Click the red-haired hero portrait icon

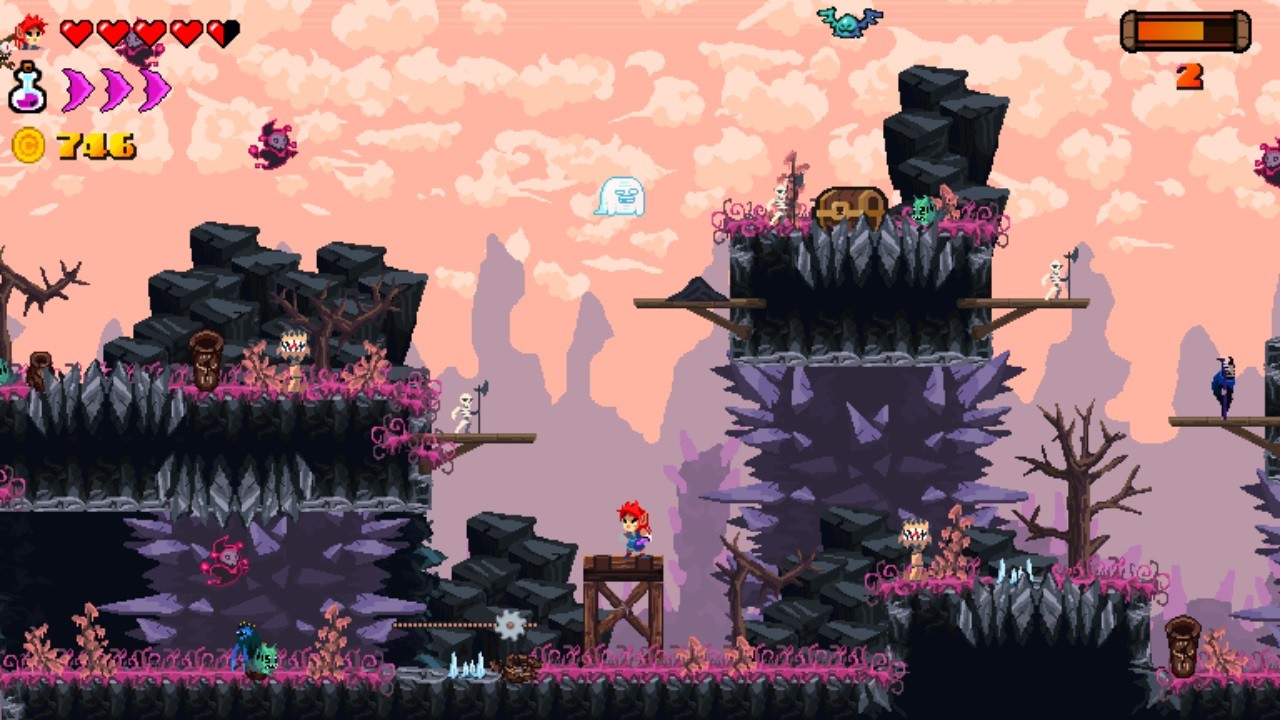tap(30, 33)
